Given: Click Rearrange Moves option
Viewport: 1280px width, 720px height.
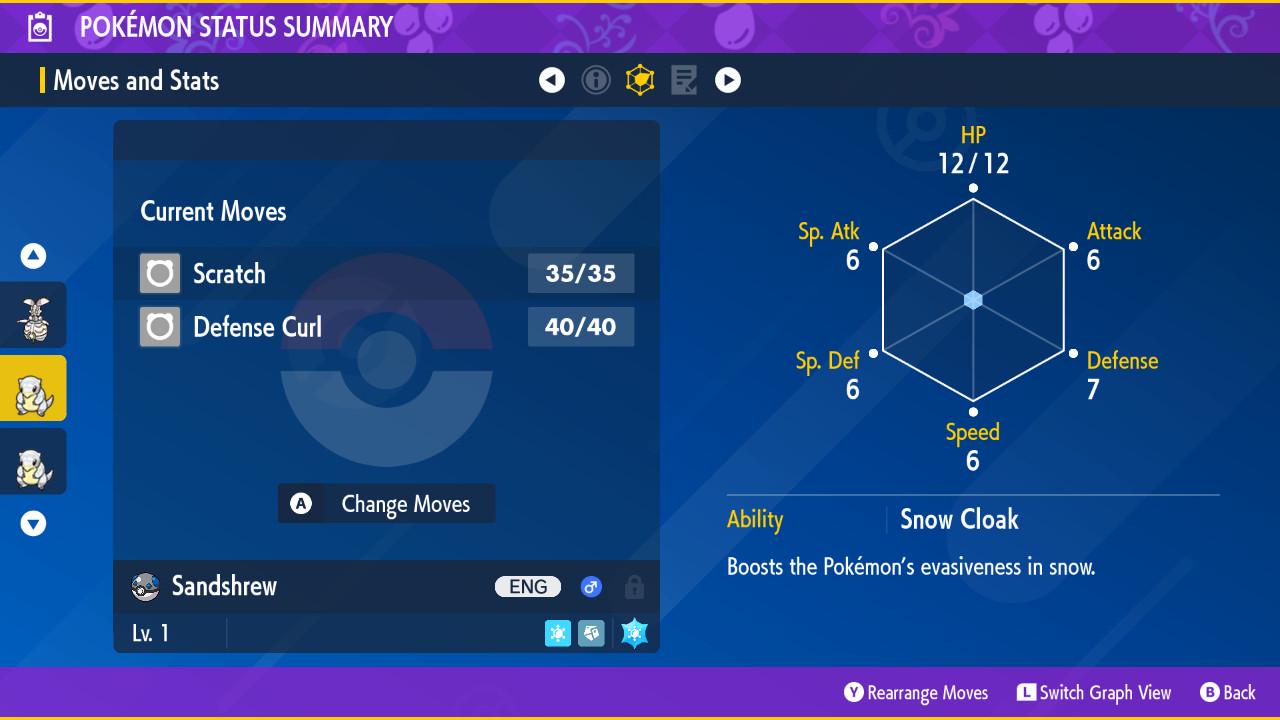Looking at the screenshot, I should coord(916,693).
